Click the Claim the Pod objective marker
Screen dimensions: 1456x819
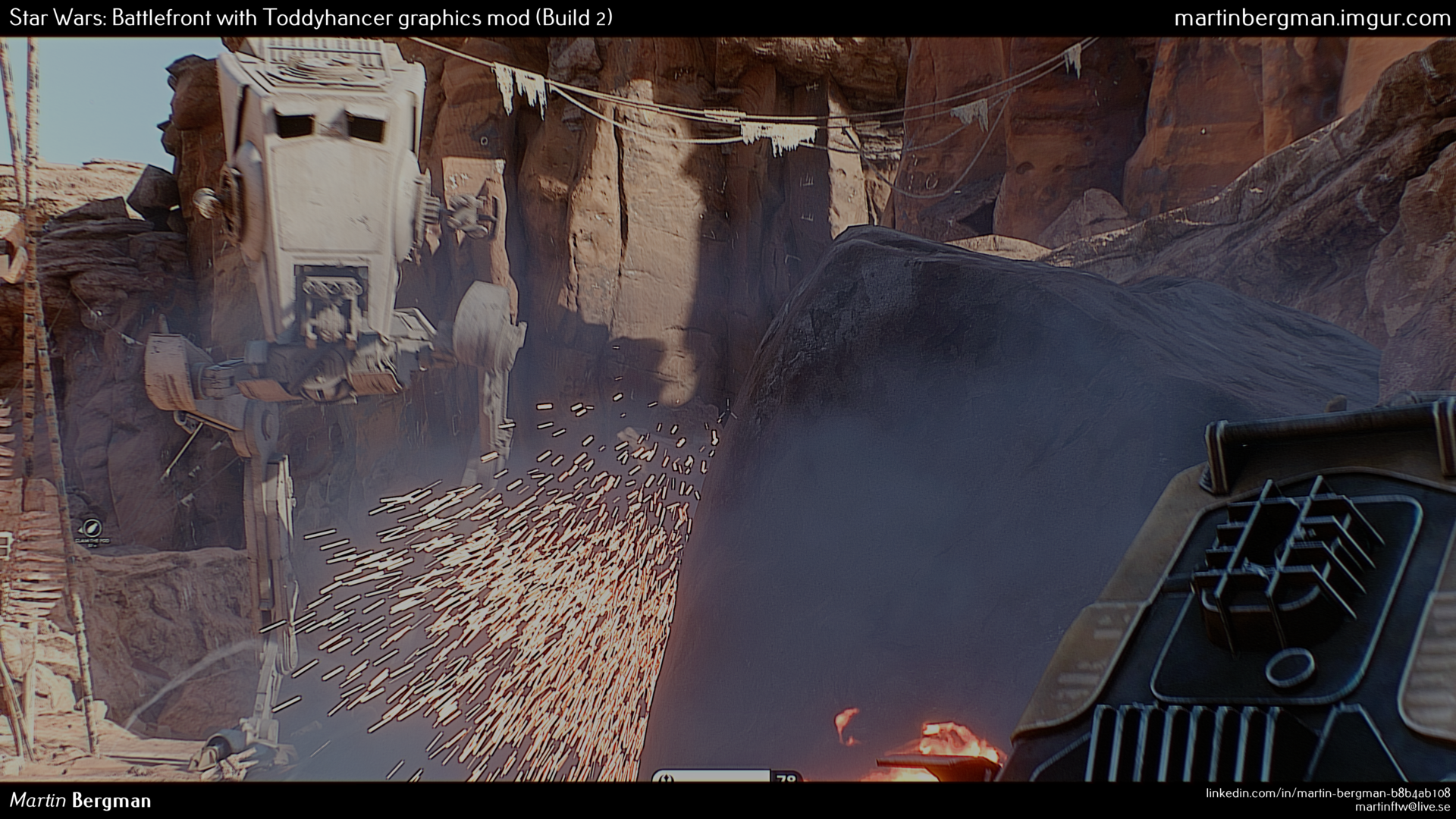[91, 527]
